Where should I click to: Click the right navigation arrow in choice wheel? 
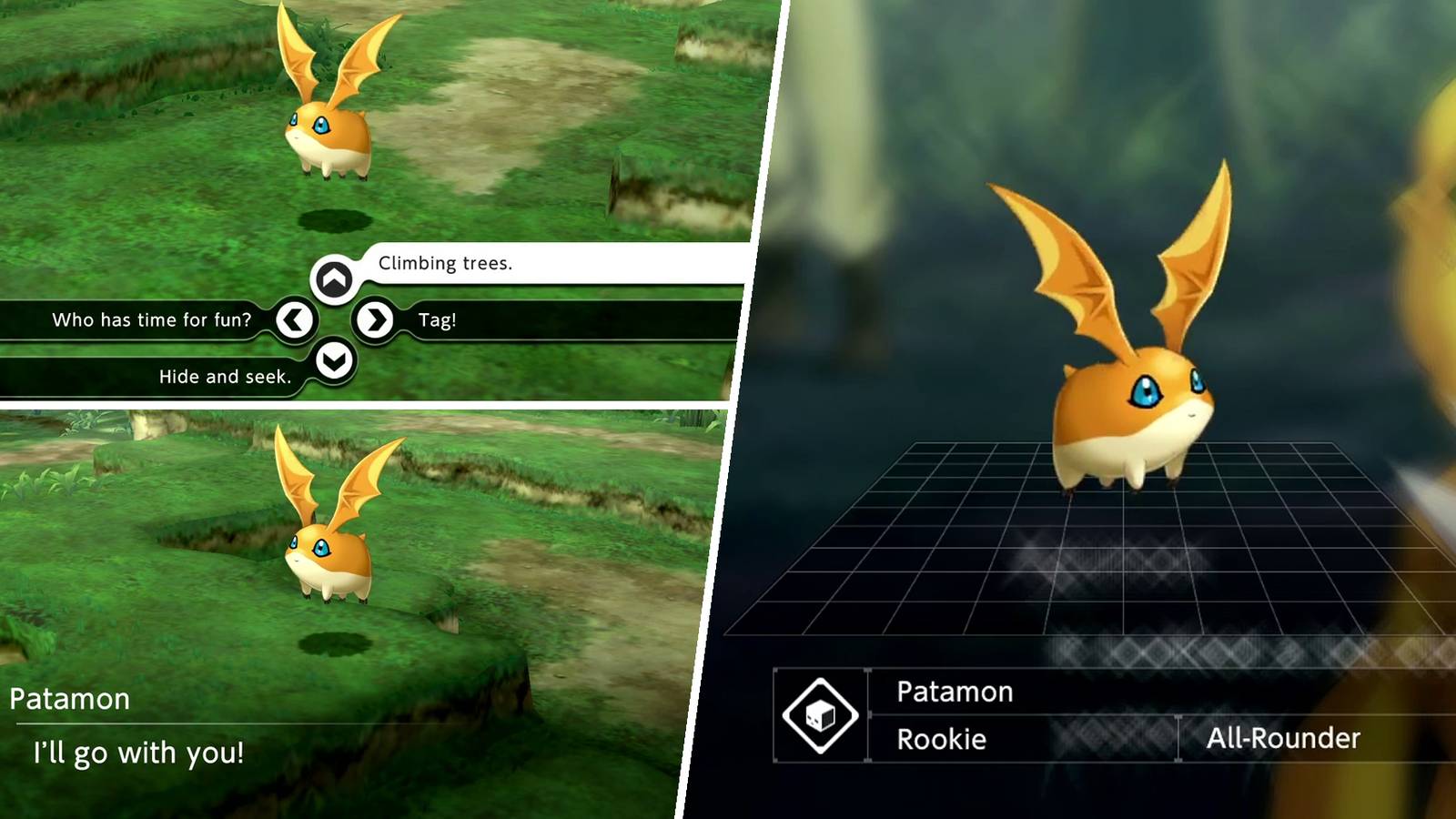coord(376,320)
